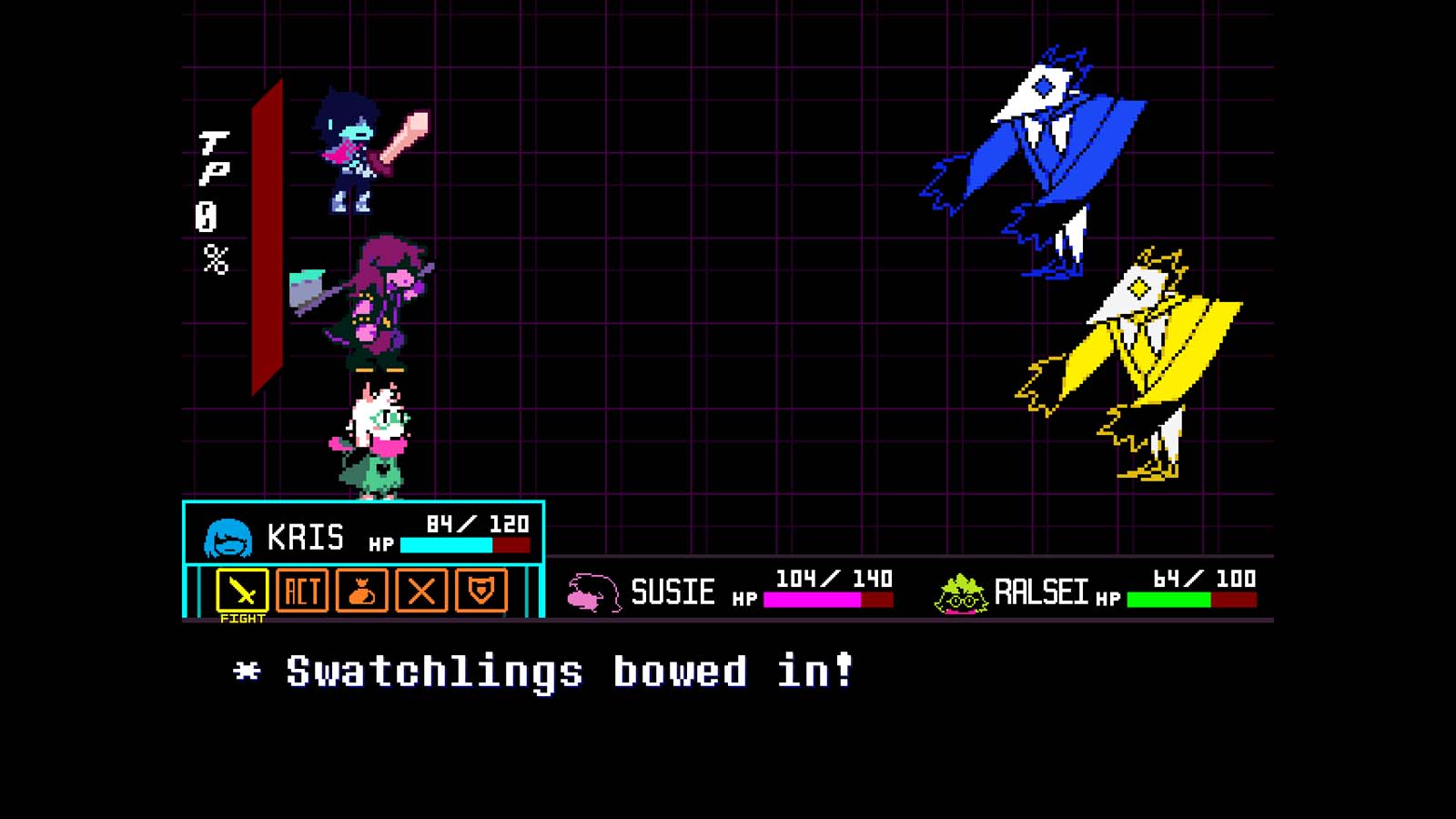Click the KRIS name label
Image resolution: width=1456 pixels, height=819 pixels.
[x=308, y=537]
